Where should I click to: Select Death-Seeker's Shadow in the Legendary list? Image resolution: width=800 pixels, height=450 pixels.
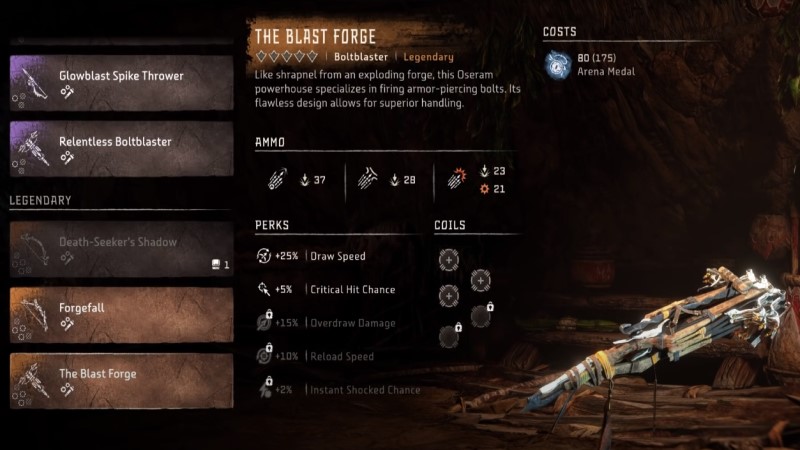120,248
